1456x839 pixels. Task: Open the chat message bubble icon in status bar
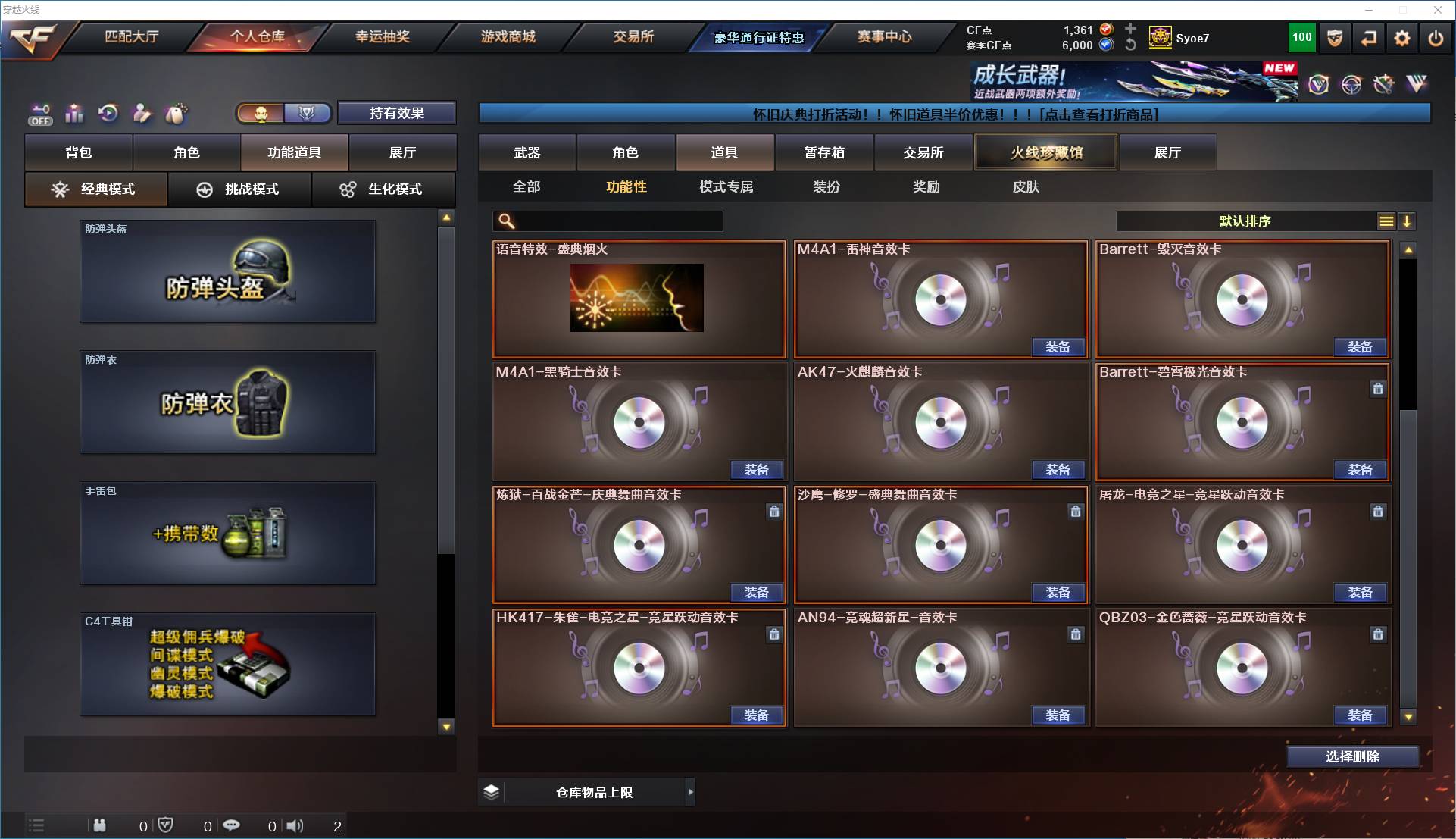coord(231,826)
